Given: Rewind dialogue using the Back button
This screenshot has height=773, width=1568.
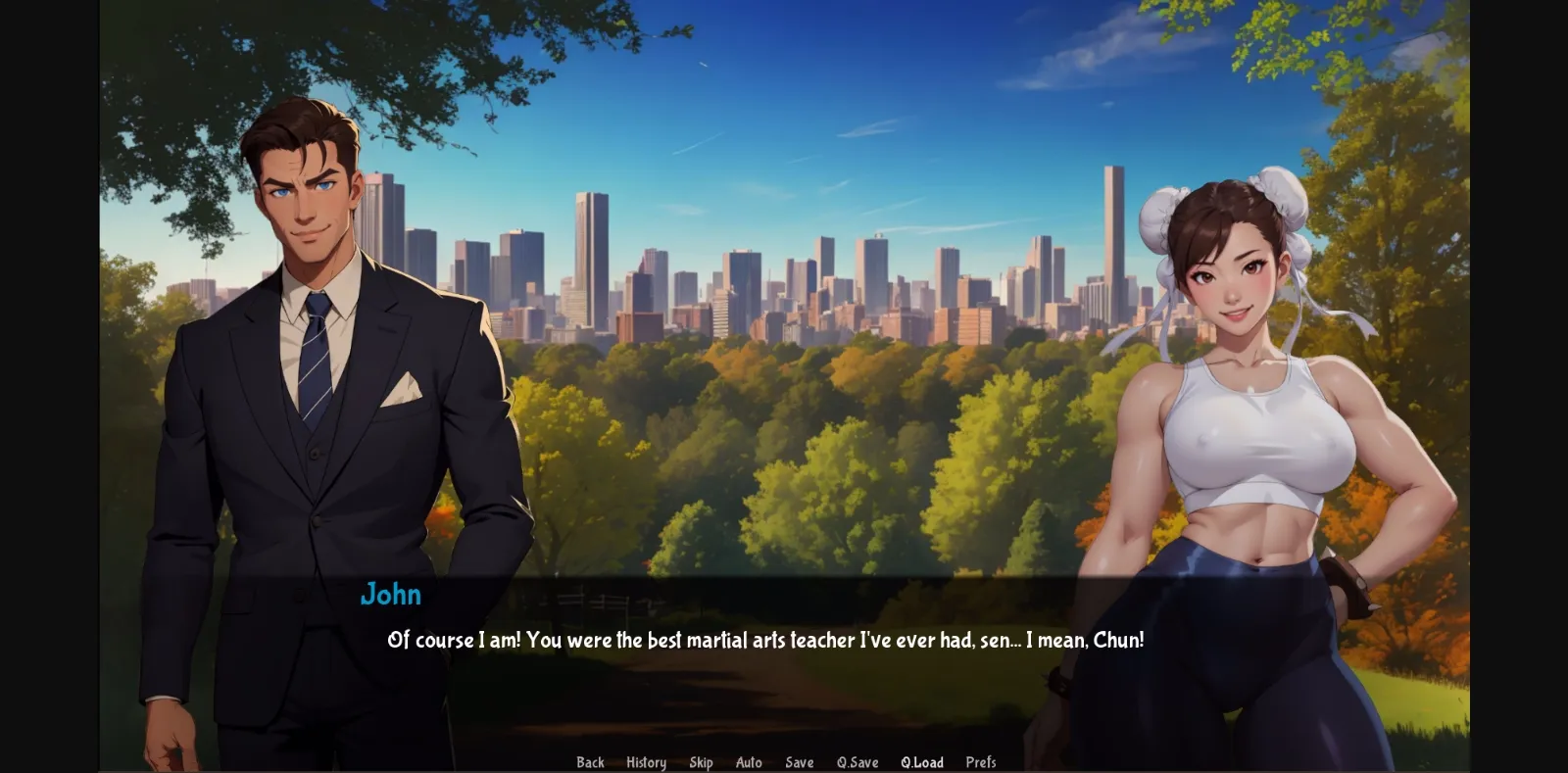Looking at the screenshot, I should (x=590, y=761).
